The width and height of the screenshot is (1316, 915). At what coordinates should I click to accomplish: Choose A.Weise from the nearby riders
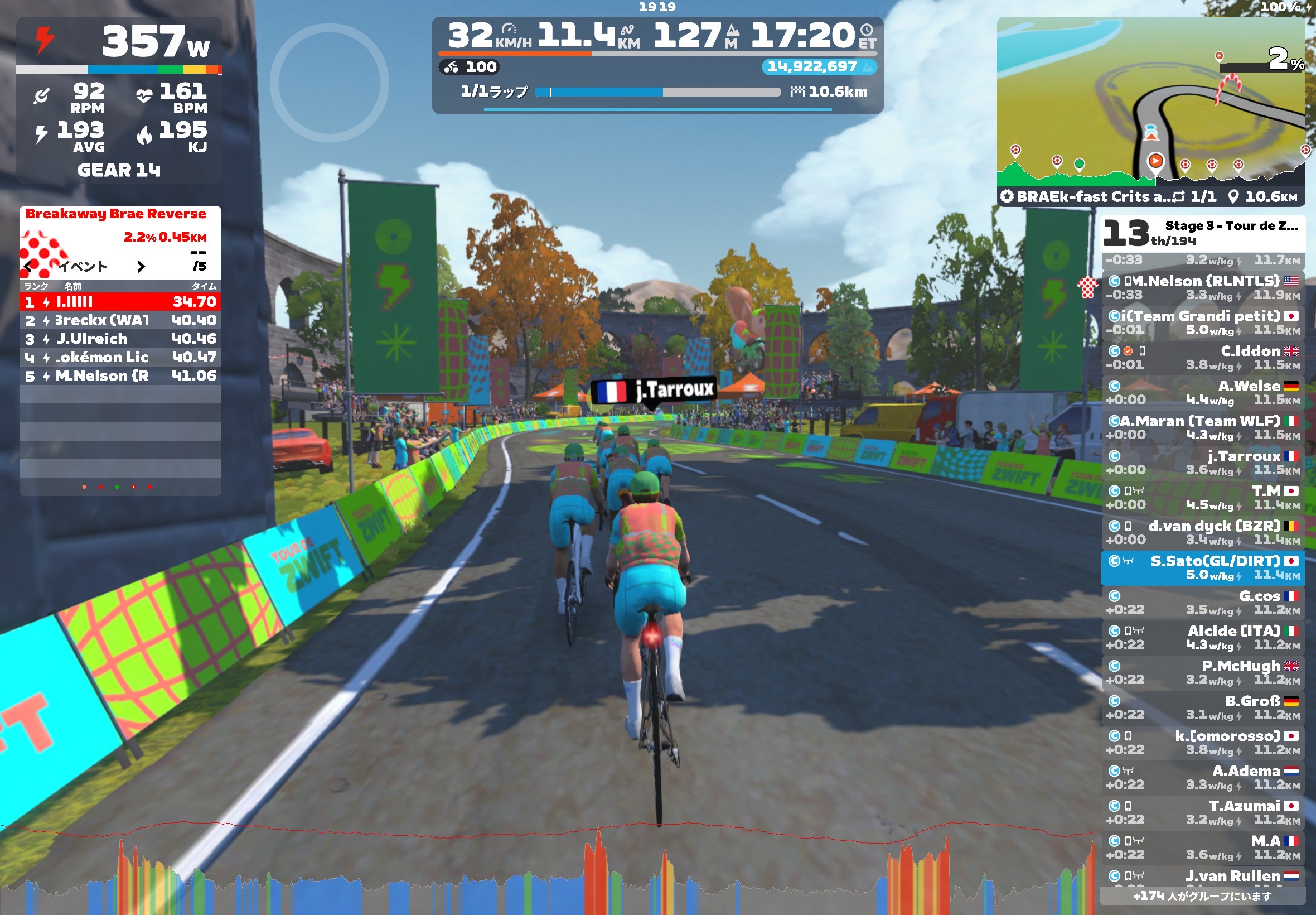click(1203, 392)
